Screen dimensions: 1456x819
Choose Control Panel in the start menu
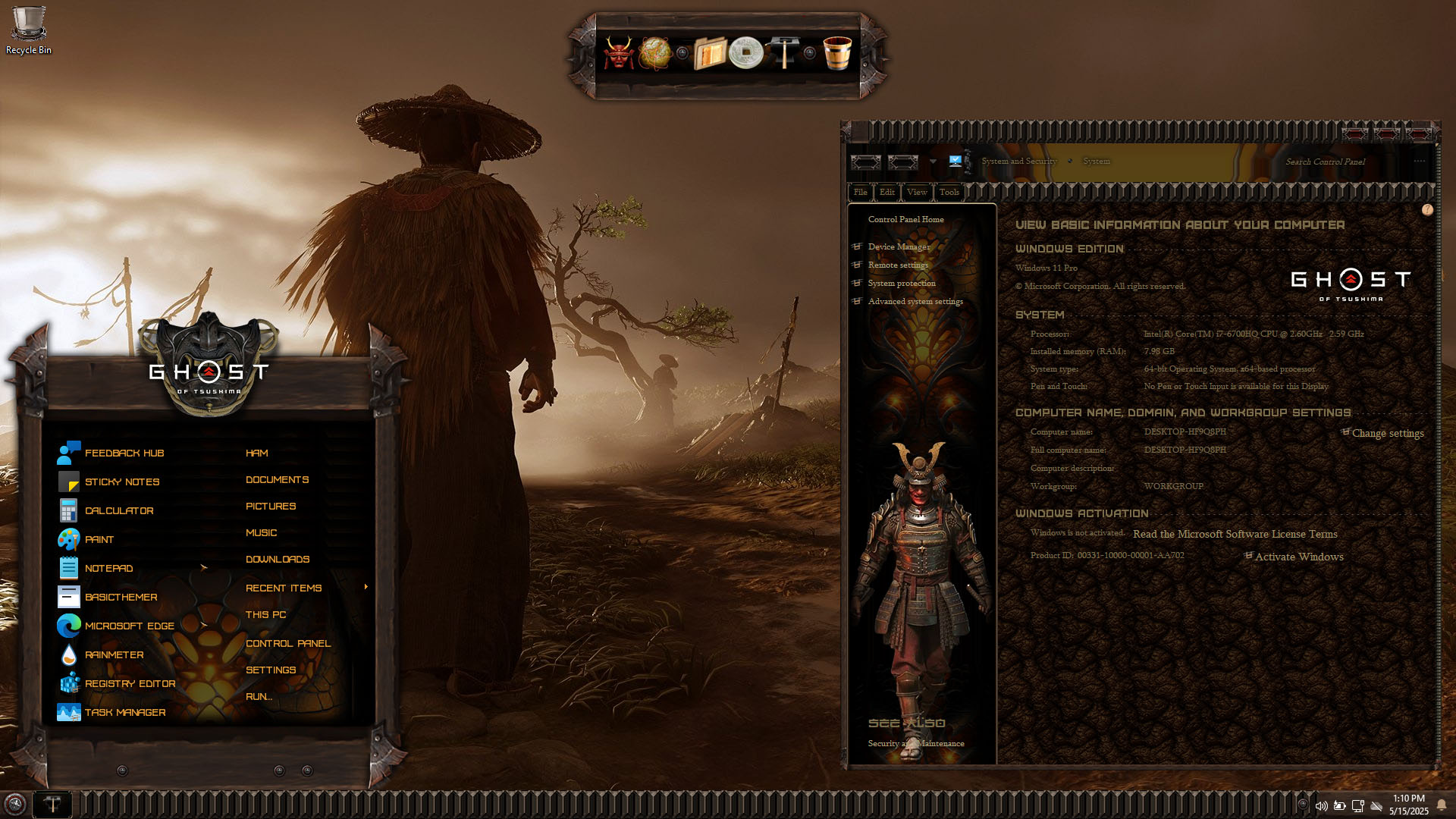[x=287, y=643]
